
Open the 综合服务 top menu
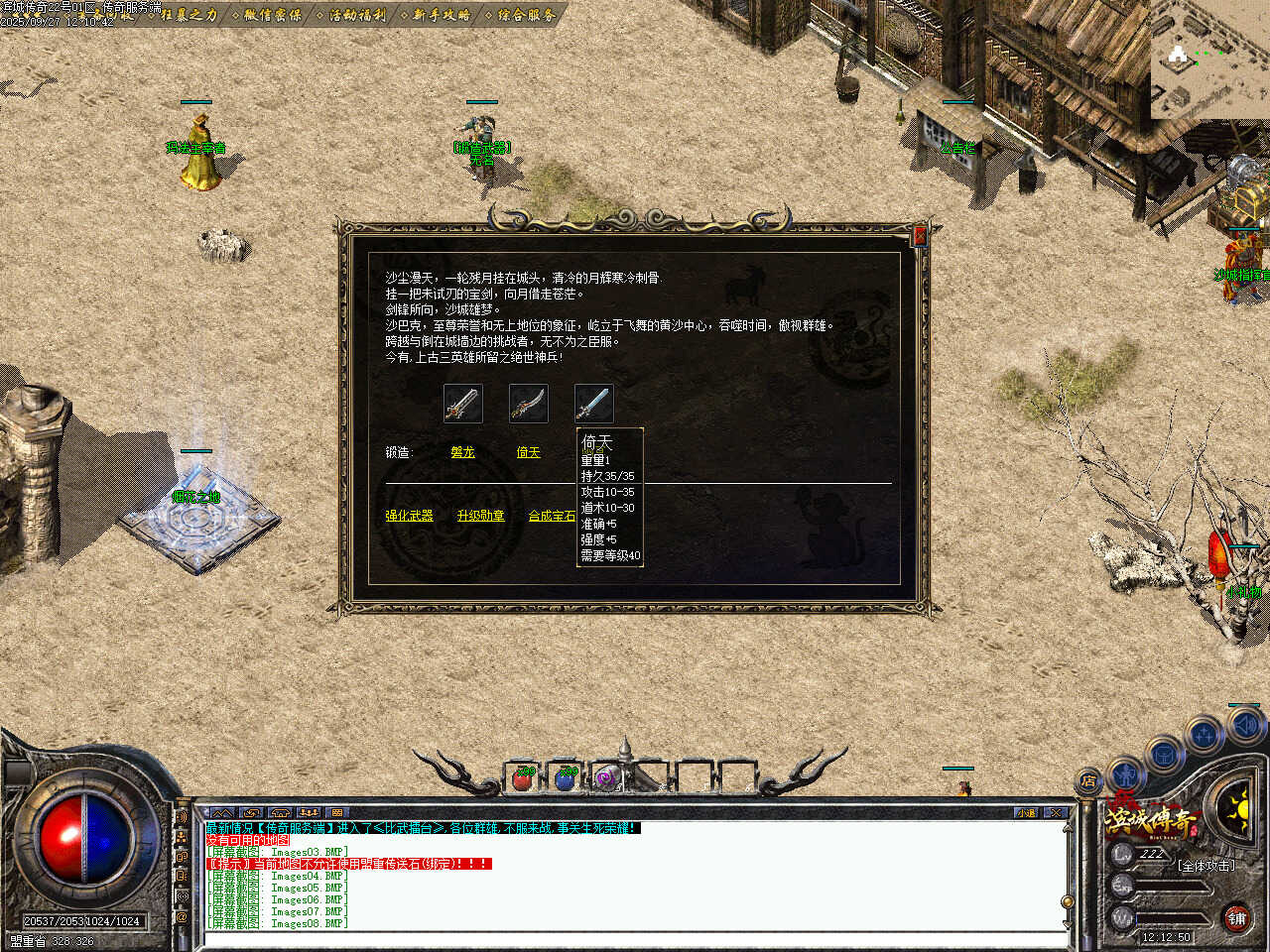point(527,15)
